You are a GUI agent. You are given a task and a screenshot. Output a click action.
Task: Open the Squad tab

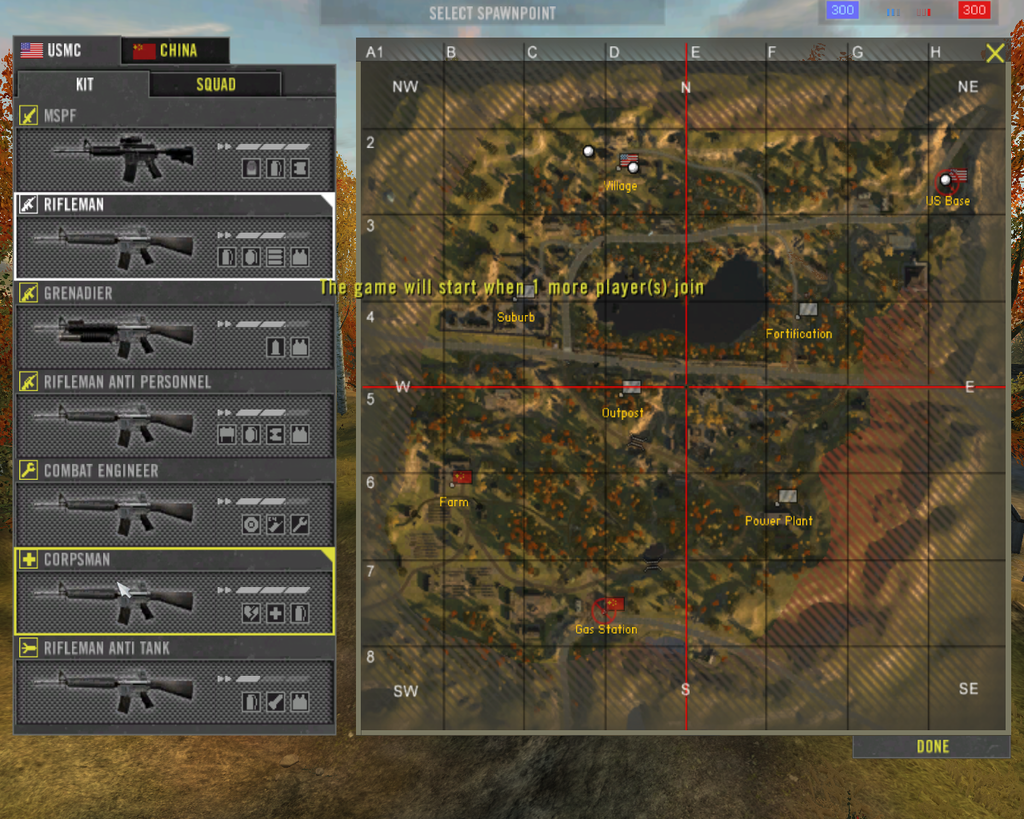(215, 84)
